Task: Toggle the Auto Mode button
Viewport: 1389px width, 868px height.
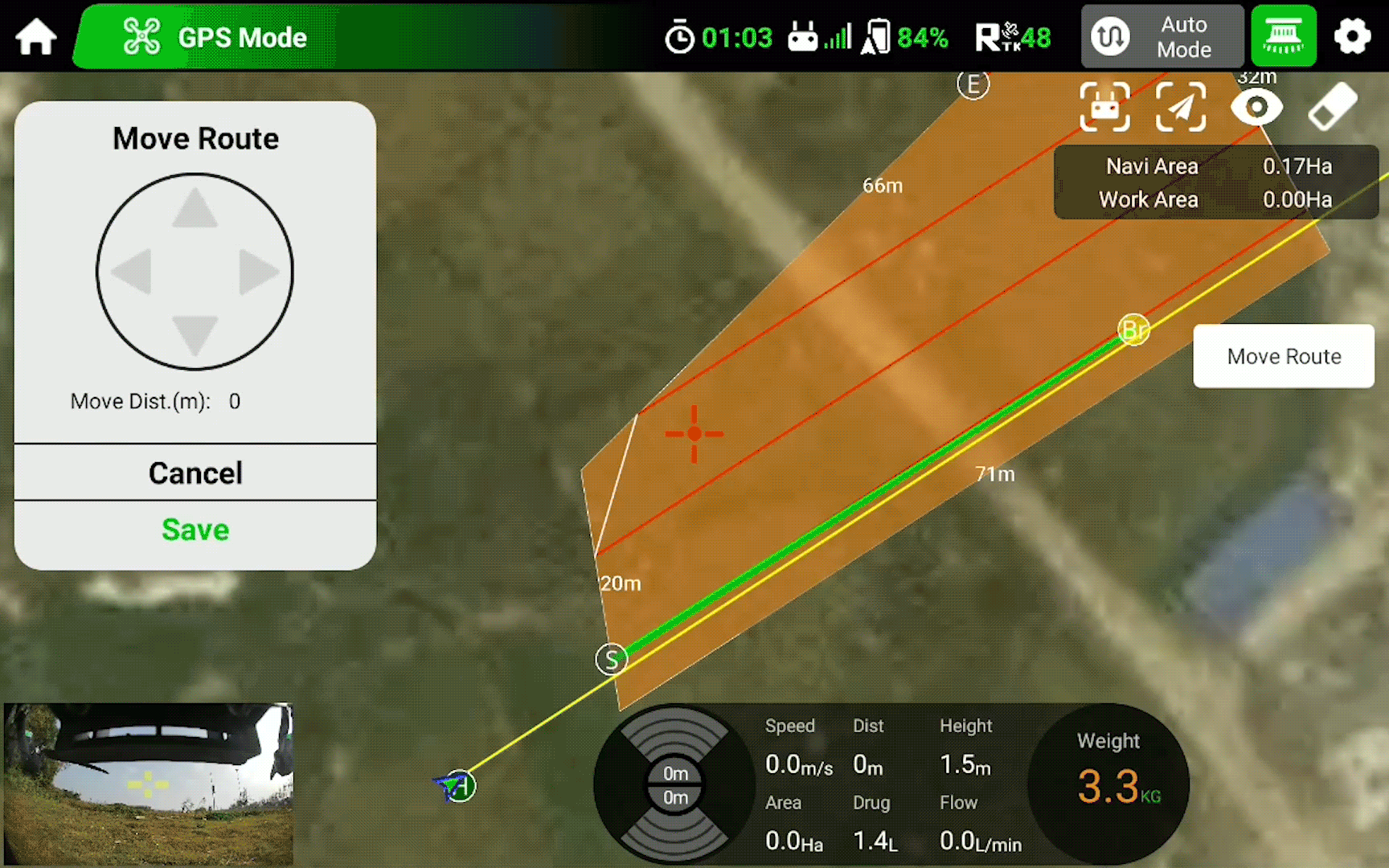Action: [1162, 37]
